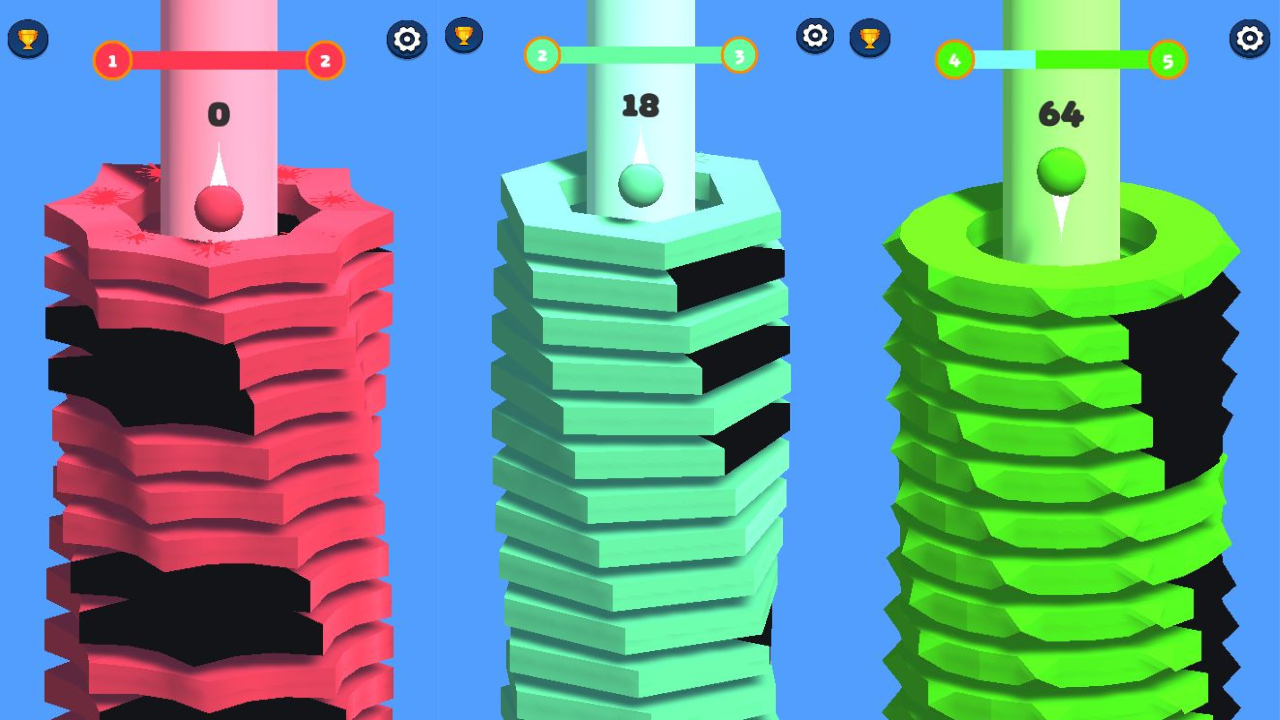The width and height of the screenshot is (1280, 720).
Task: Open the settings gear in middle panel
Action: [x=816, y=35]
